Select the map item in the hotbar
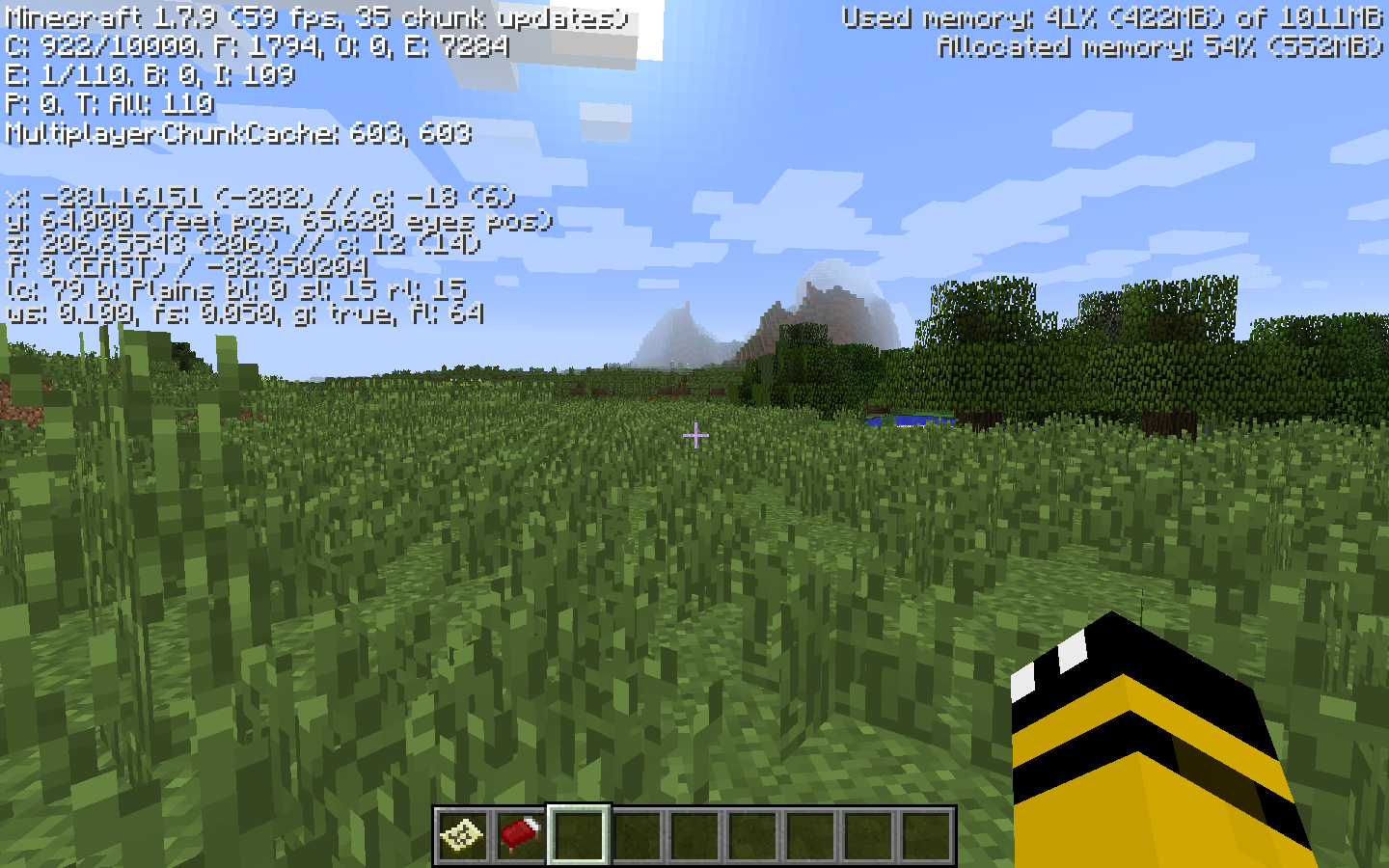Viewport: 1389px width, 868px height. [x=460, y=834]
